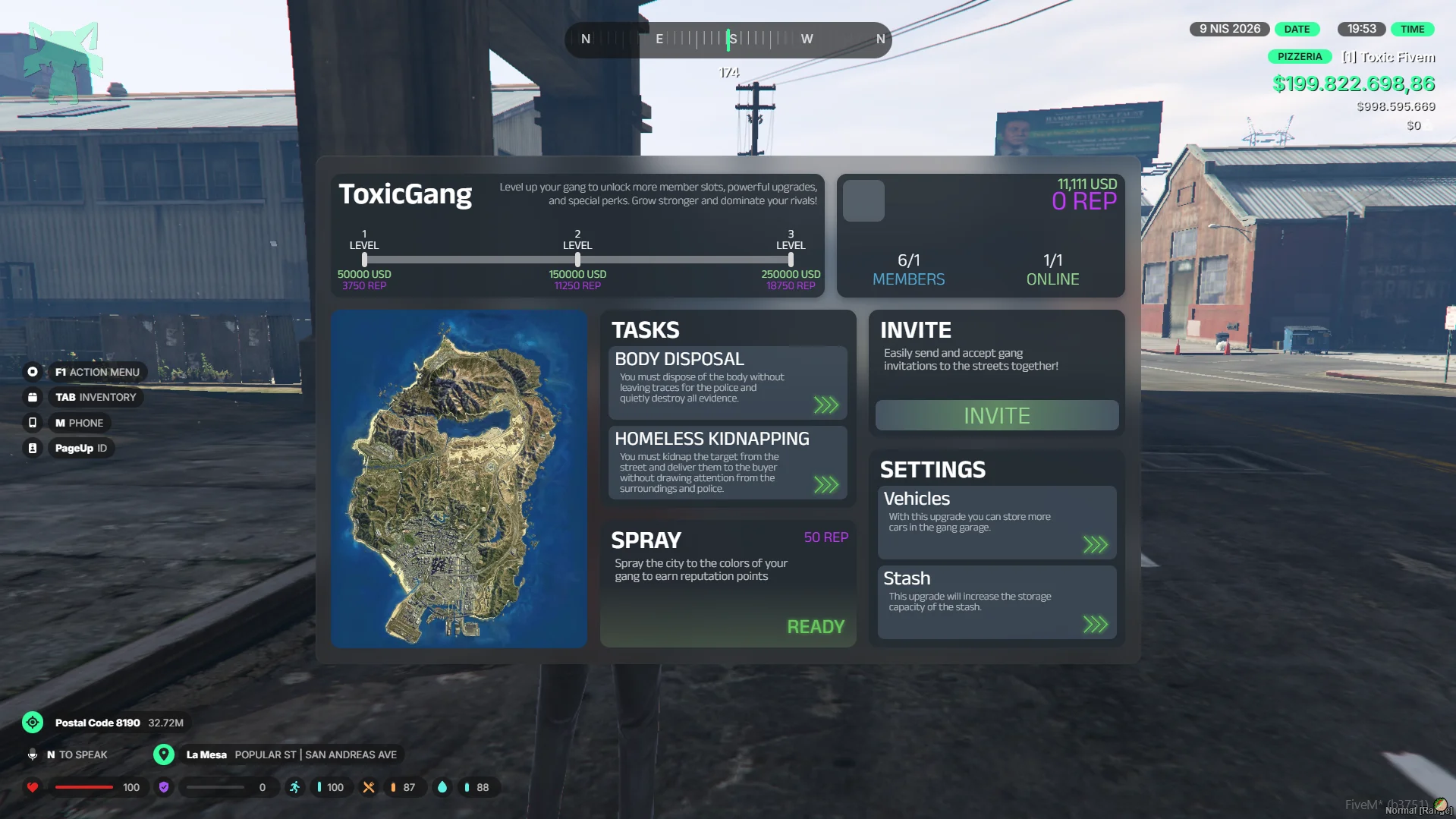Click the gang logo placeholder square
Screen dimensions: 1456x819
(863, 201)
